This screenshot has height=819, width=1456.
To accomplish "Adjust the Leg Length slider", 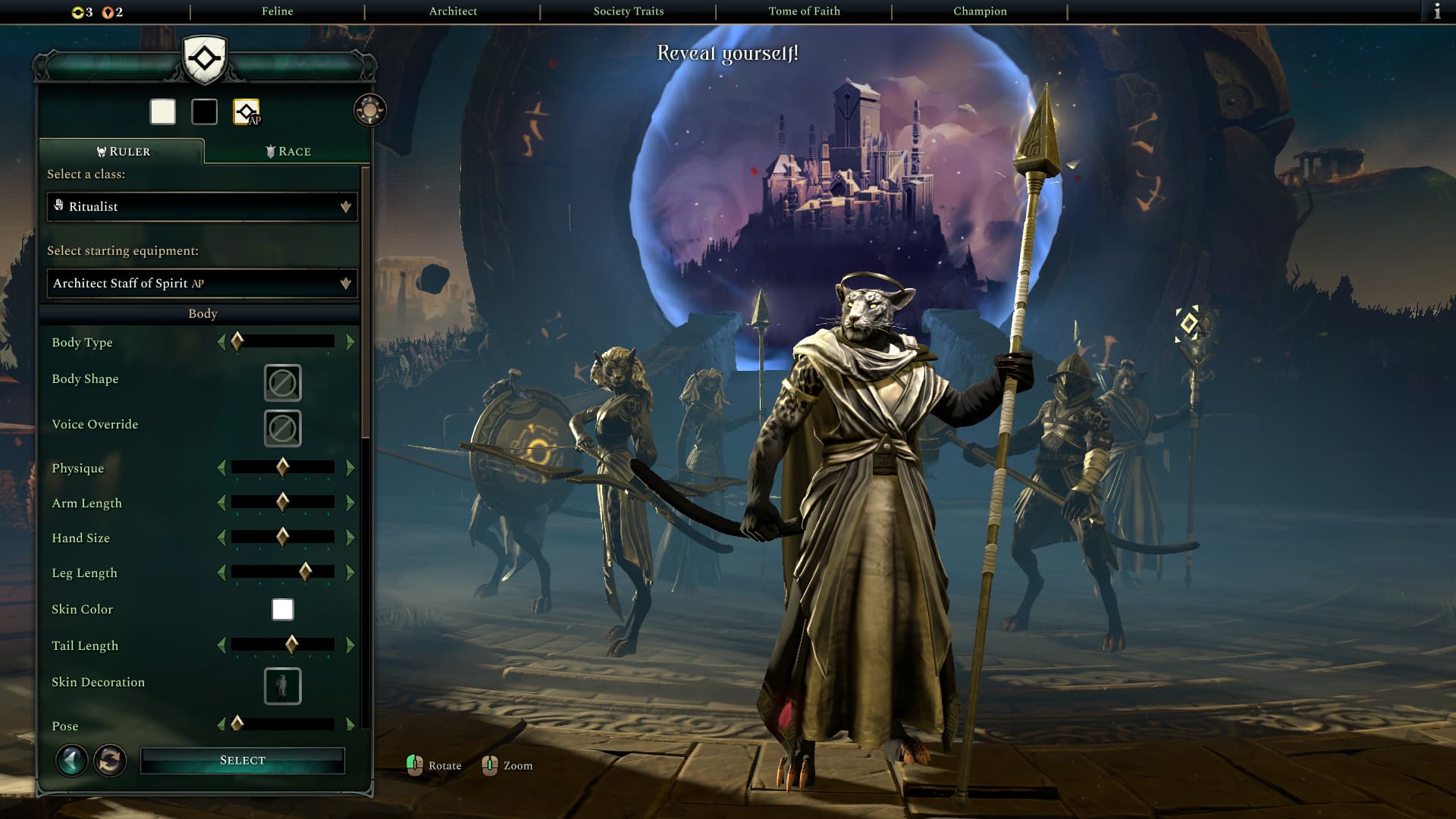I will pyautogui.click(x=305, y=573).
